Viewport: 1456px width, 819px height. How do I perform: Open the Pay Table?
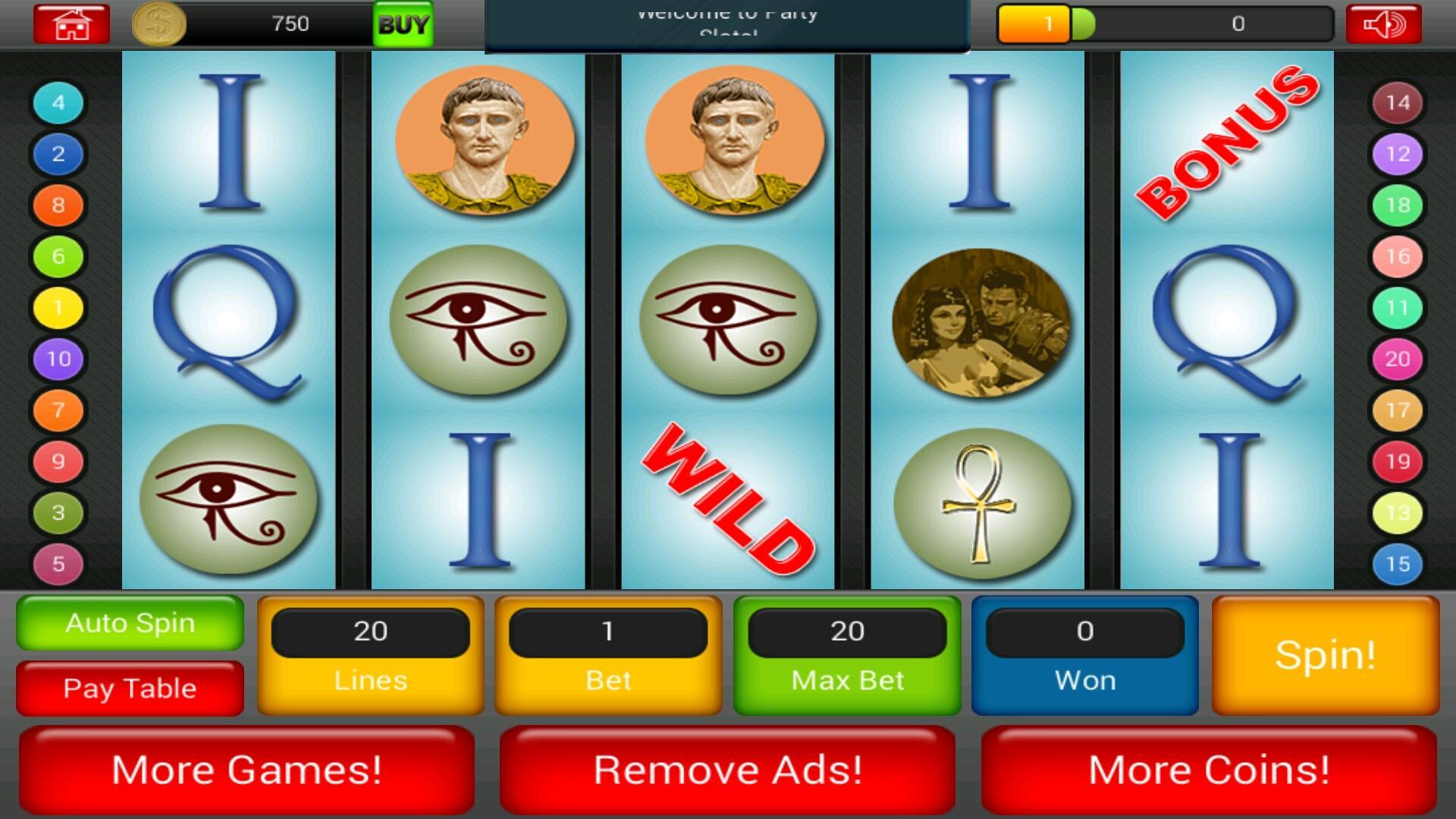click(129, 688)
